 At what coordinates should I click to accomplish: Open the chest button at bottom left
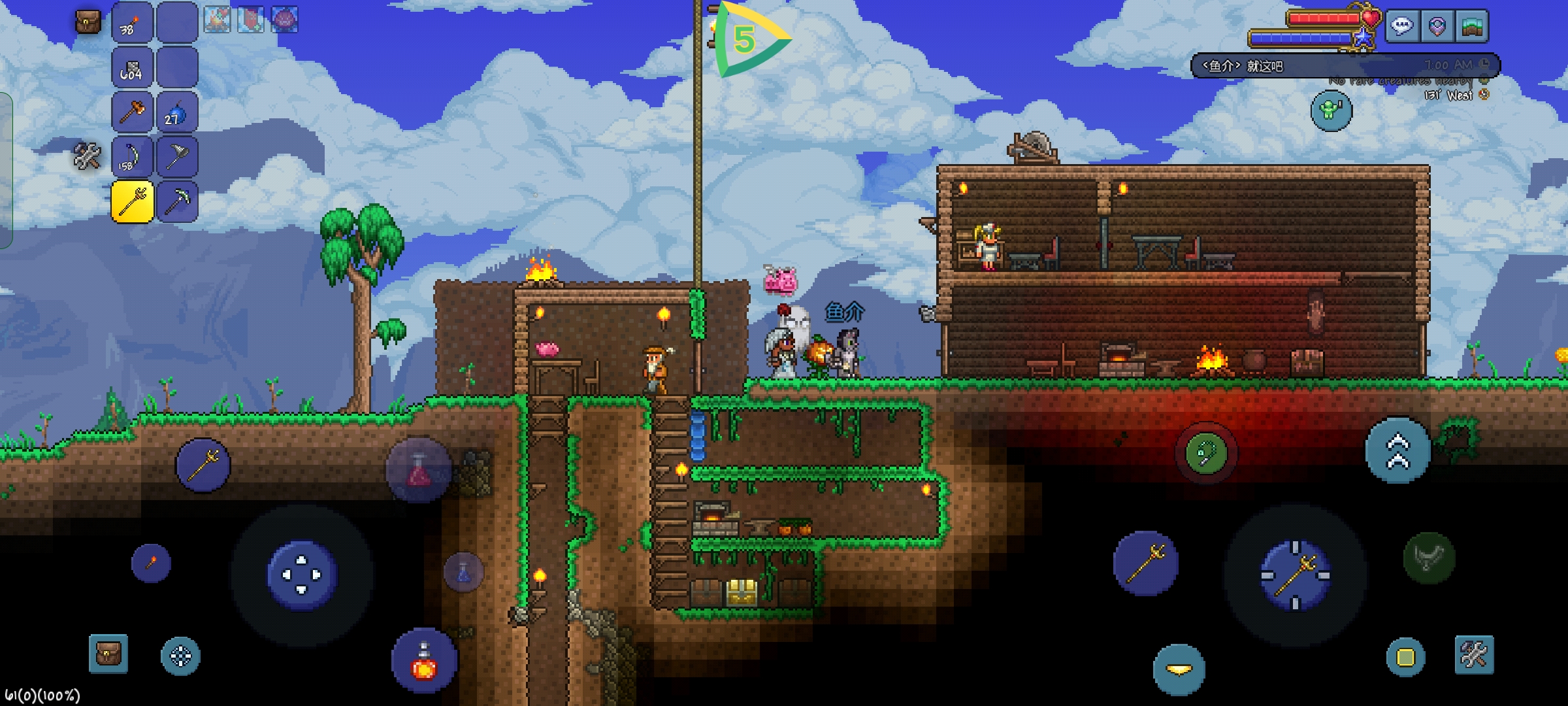pyautogui.click(x=108, y=654)
